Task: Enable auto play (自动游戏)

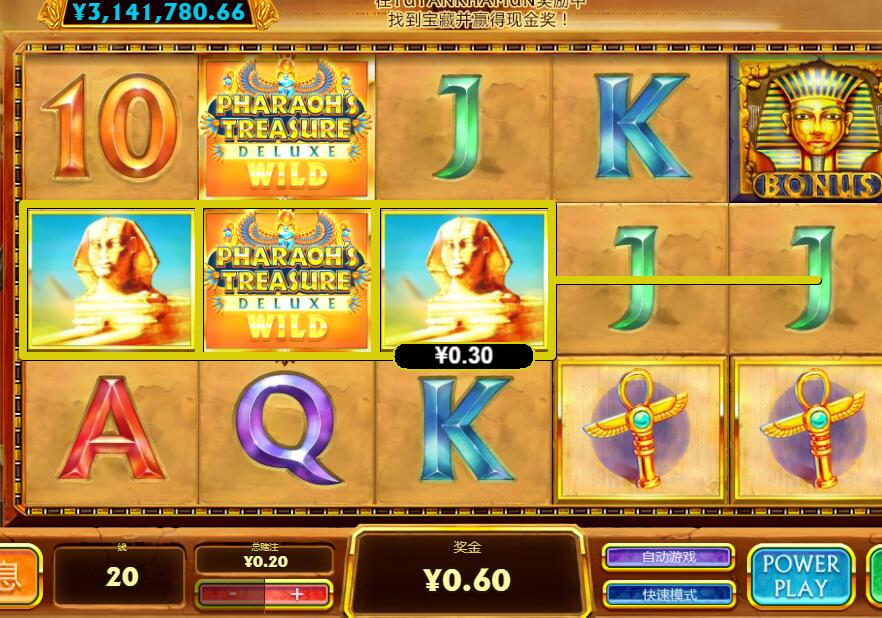Action: coord(669,557)
